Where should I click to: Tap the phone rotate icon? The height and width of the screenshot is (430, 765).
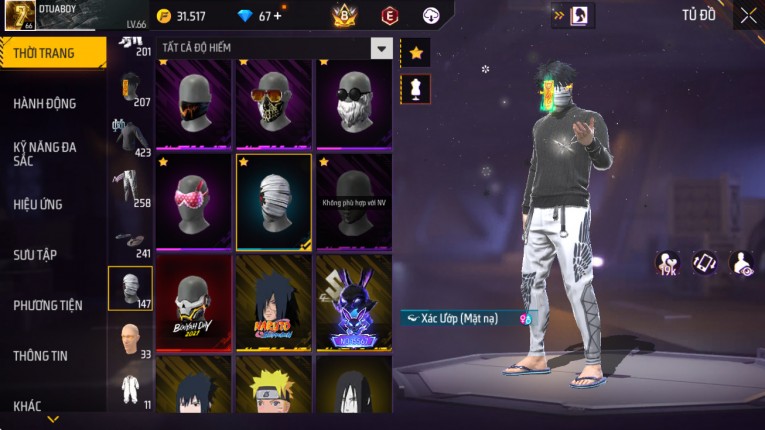[x=705, y=263]
